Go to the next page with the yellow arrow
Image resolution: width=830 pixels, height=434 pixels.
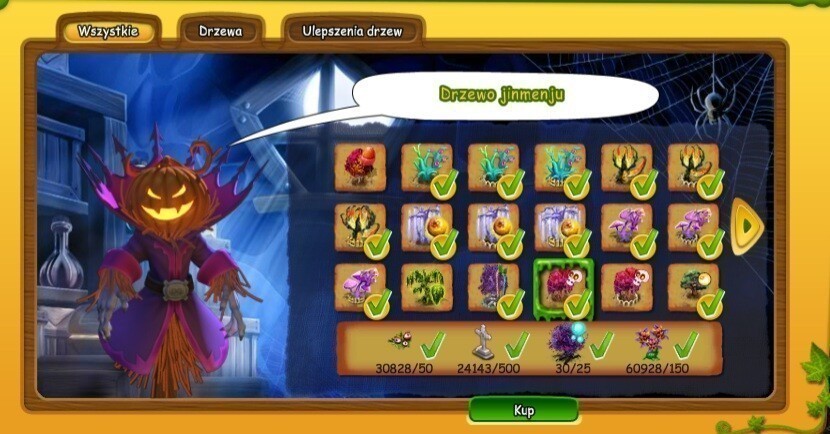coord(746,227)
